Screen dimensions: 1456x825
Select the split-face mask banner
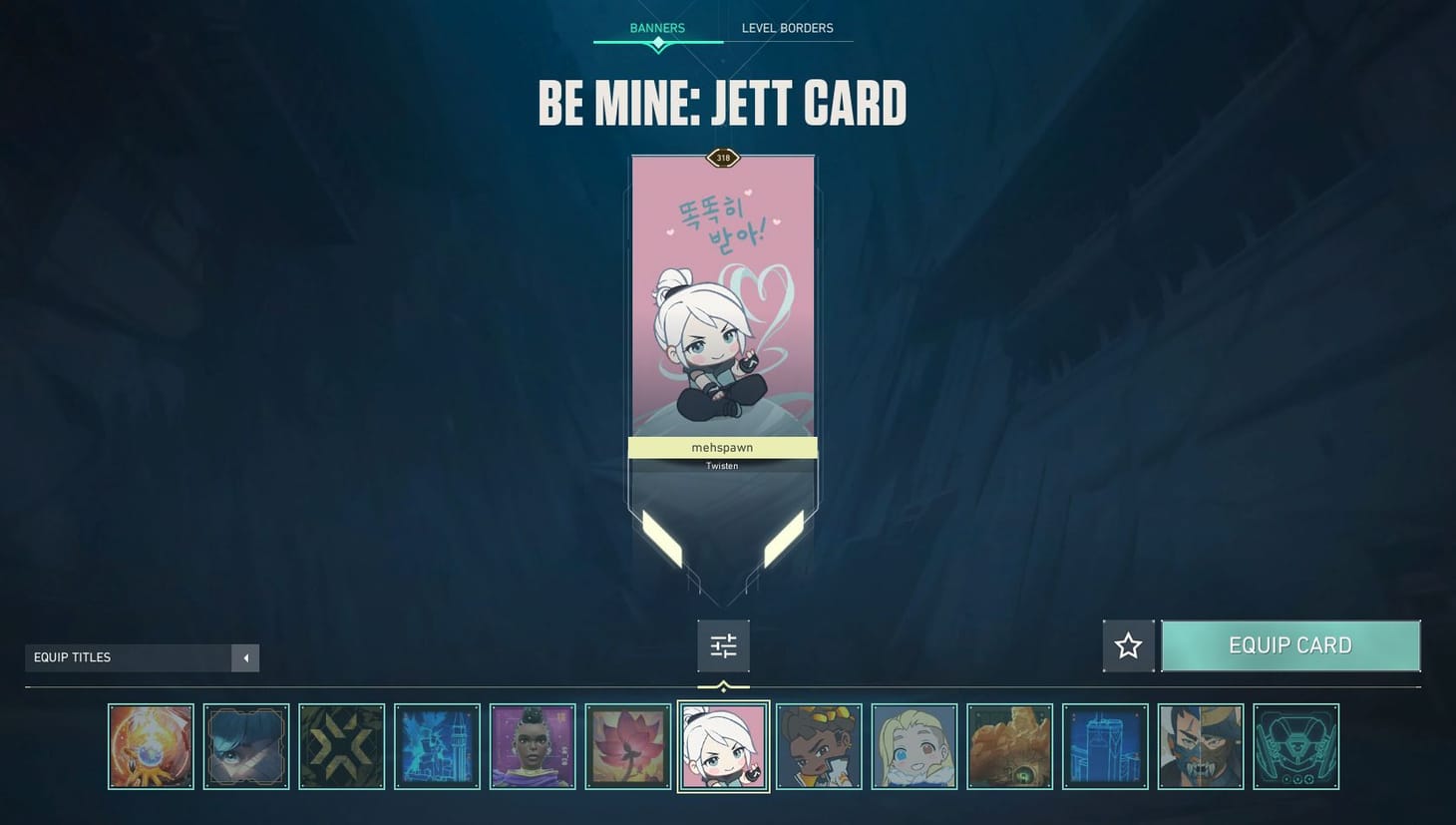pos(1200,745)
